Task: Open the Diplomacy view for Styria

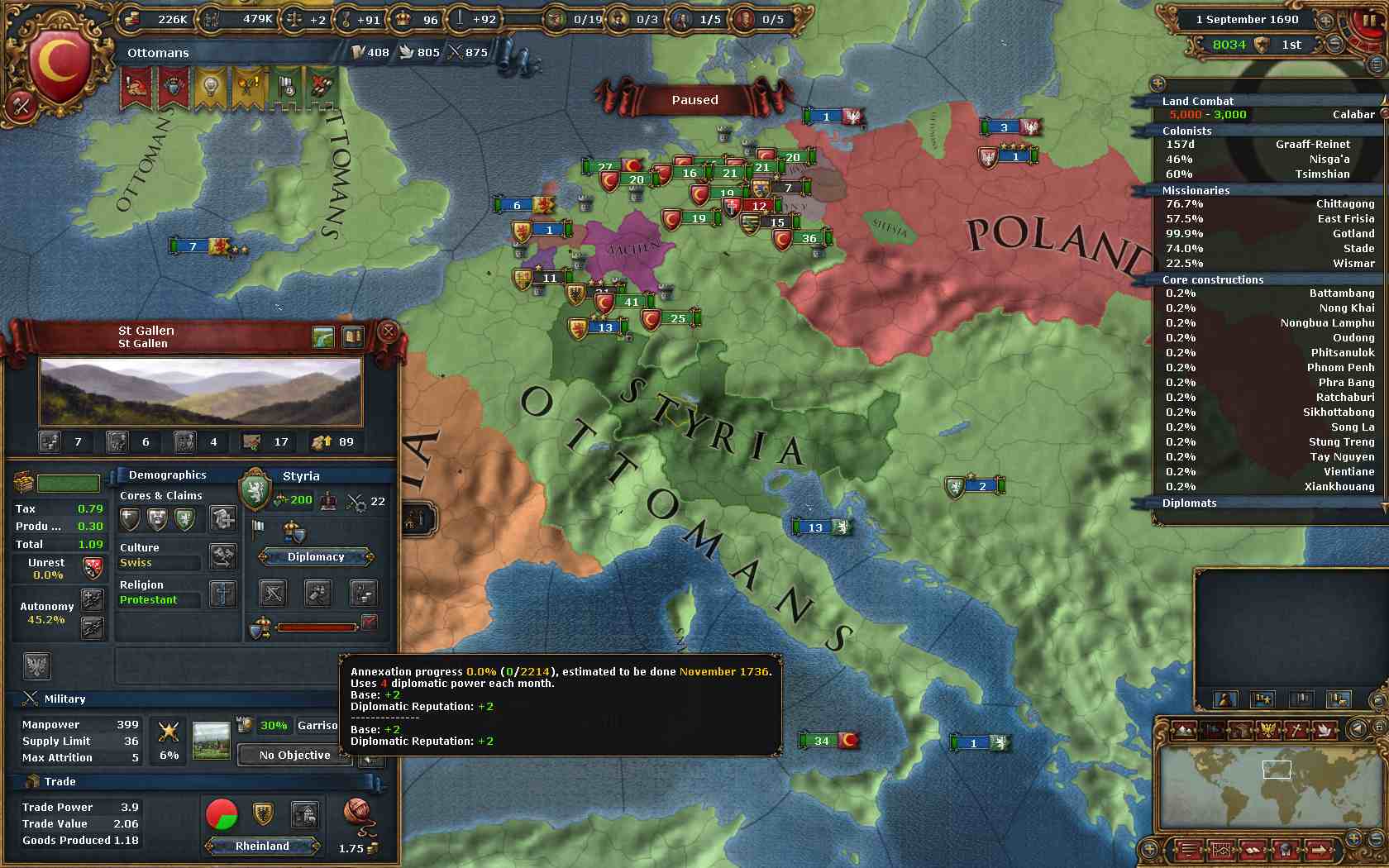Action: (316, 557)
